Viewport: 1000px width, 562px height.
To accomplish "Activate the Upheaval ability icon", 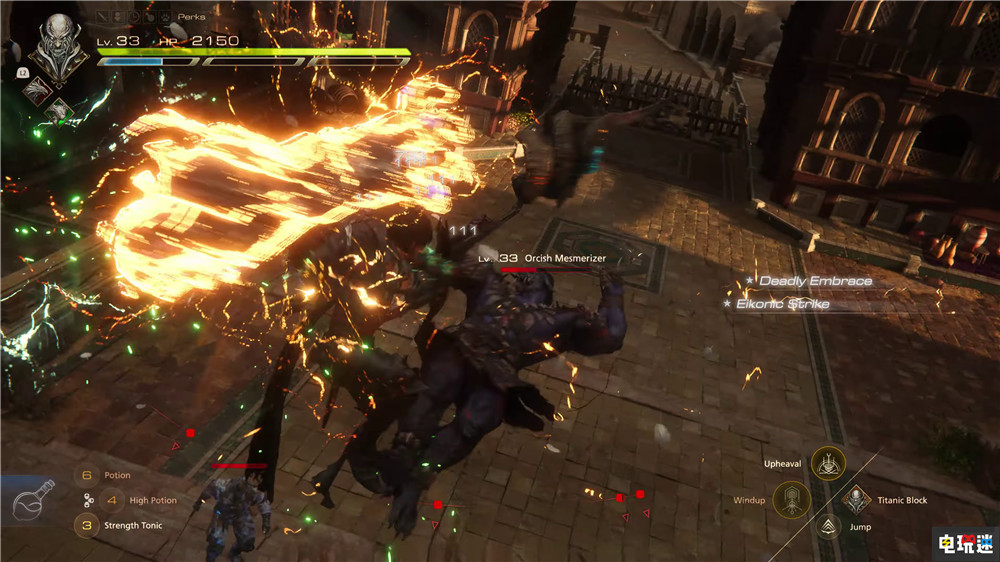I will (828, 462).
